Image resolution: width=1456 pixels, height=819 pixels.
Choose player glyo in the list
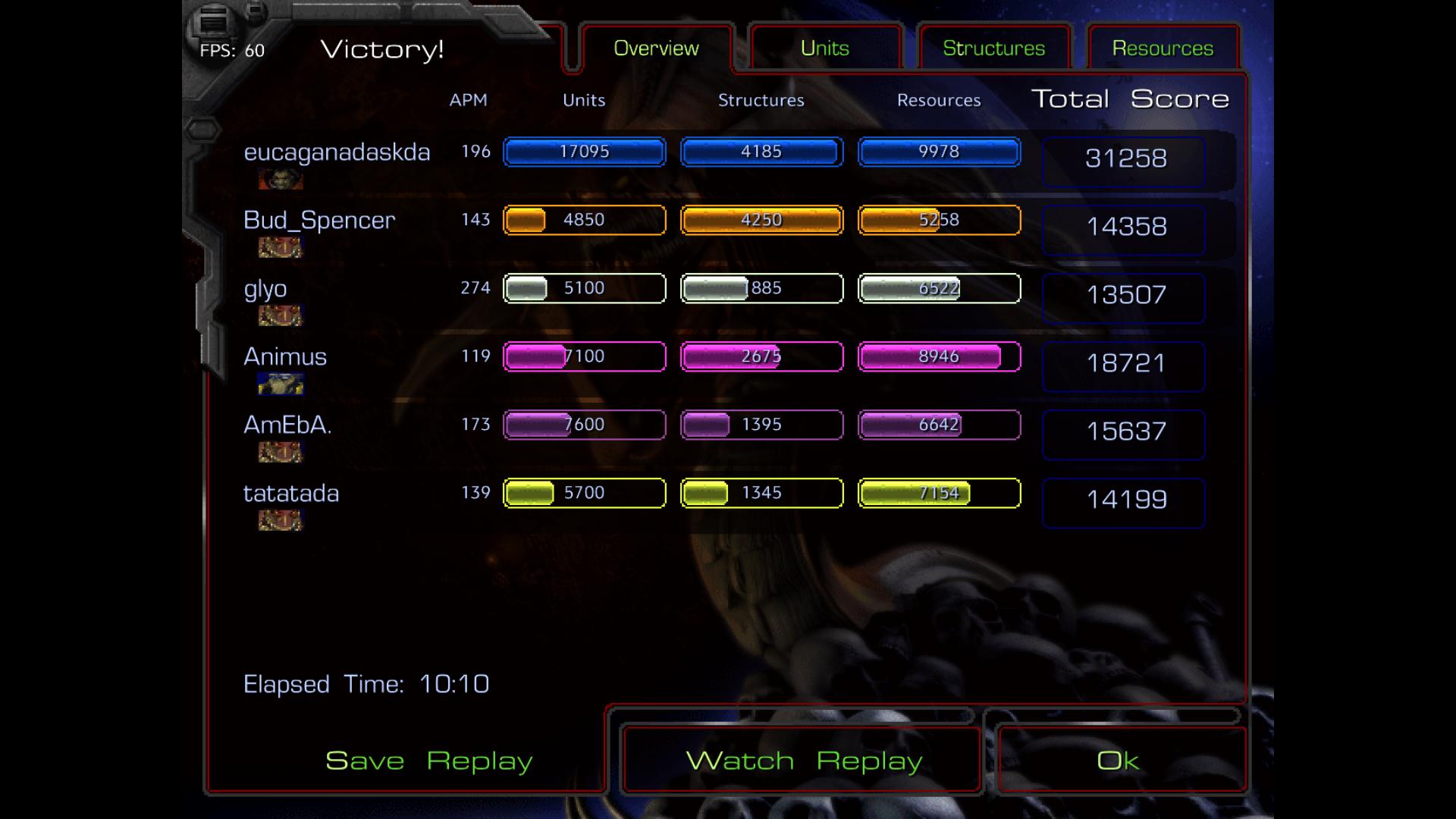[265, 289]
